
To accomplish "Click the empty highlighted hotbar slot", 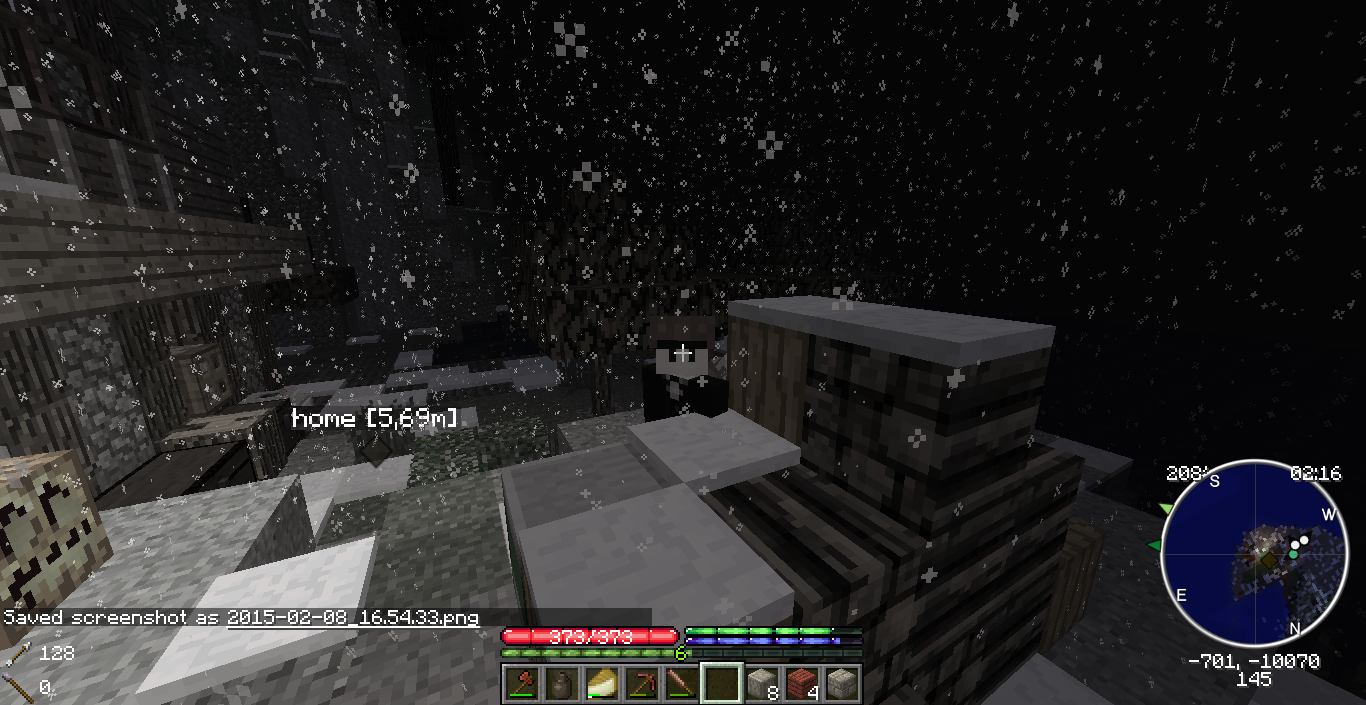I will tap(722, 684).
